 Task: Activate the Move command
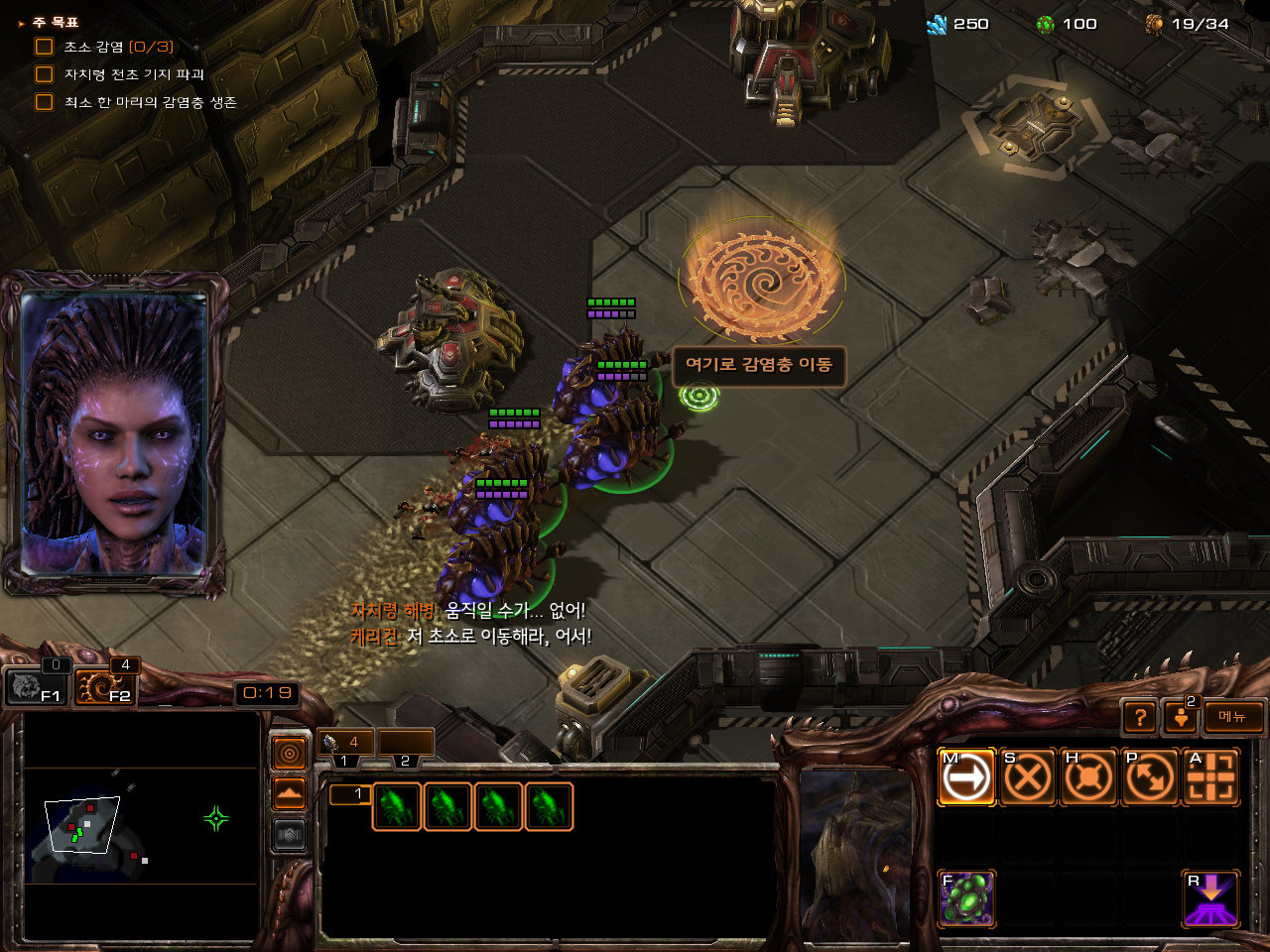coord(966,776)
